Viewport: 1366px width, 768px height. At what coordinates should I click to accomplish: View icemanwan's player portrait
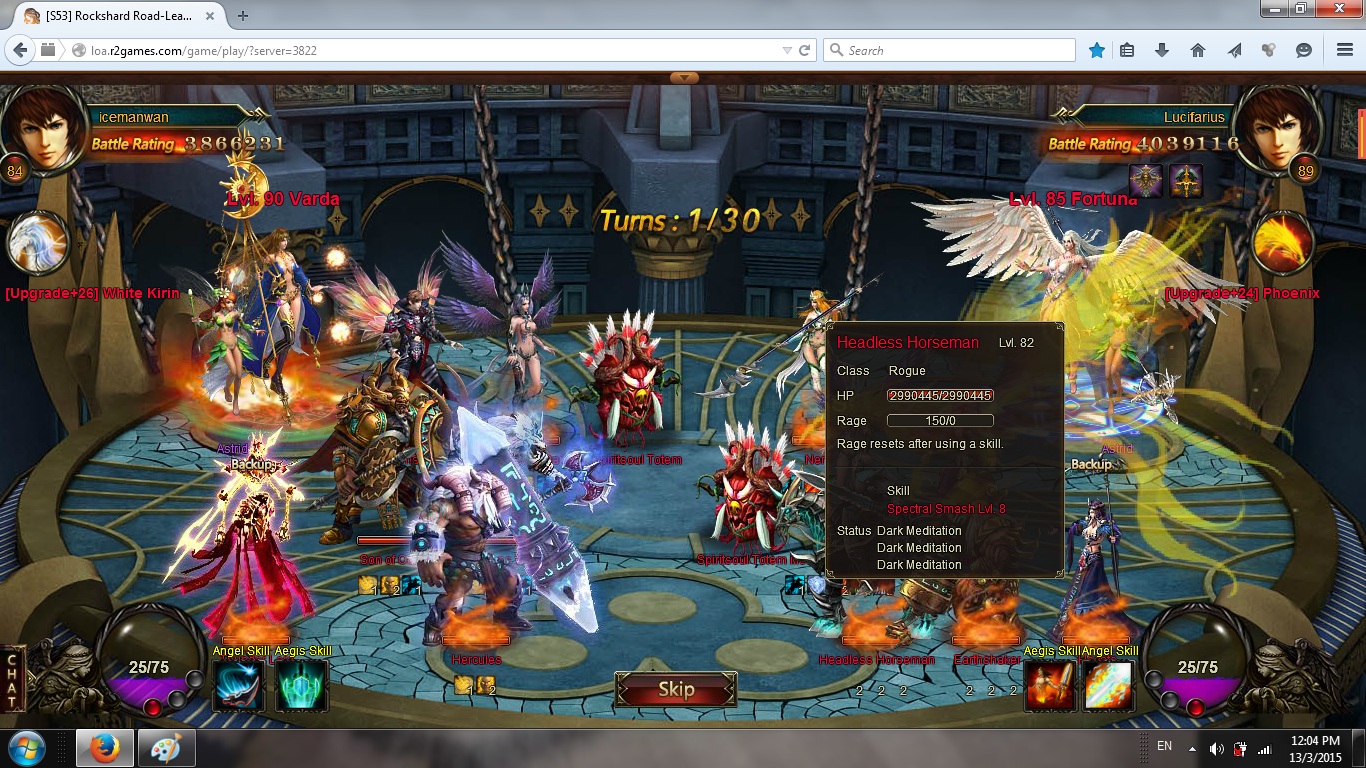pyautogui.click(x=44, y=128)
